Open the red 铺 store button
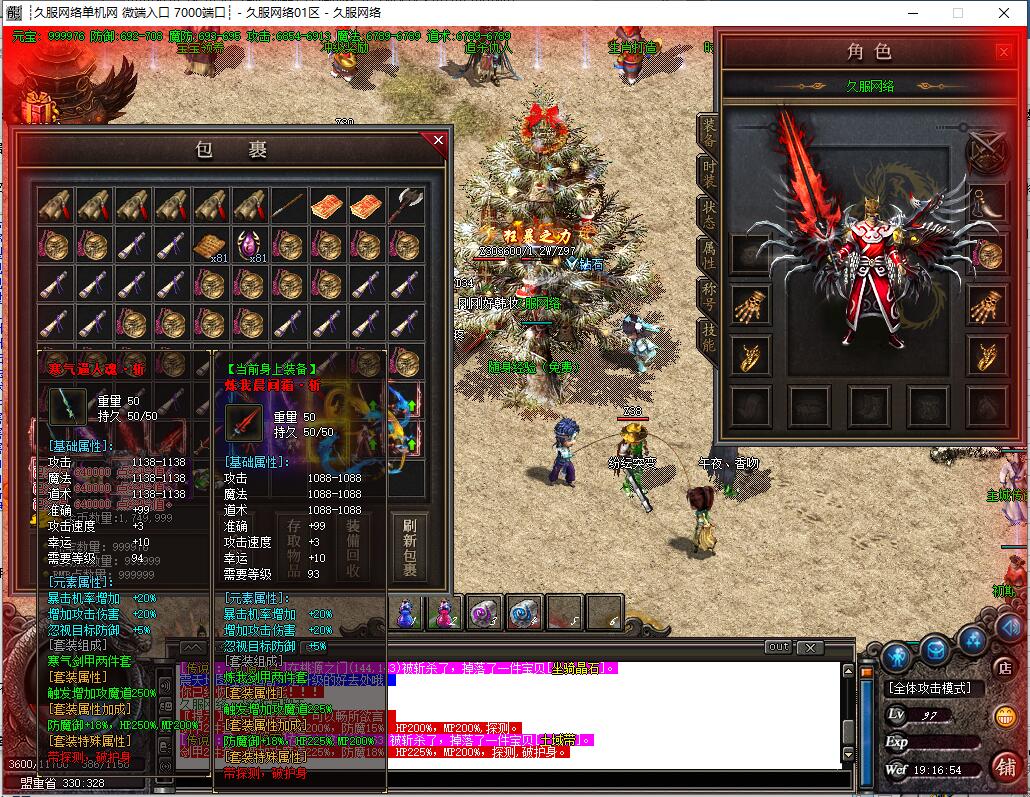This screenshot has height=797, width=1030. (x=1005, y=766)
